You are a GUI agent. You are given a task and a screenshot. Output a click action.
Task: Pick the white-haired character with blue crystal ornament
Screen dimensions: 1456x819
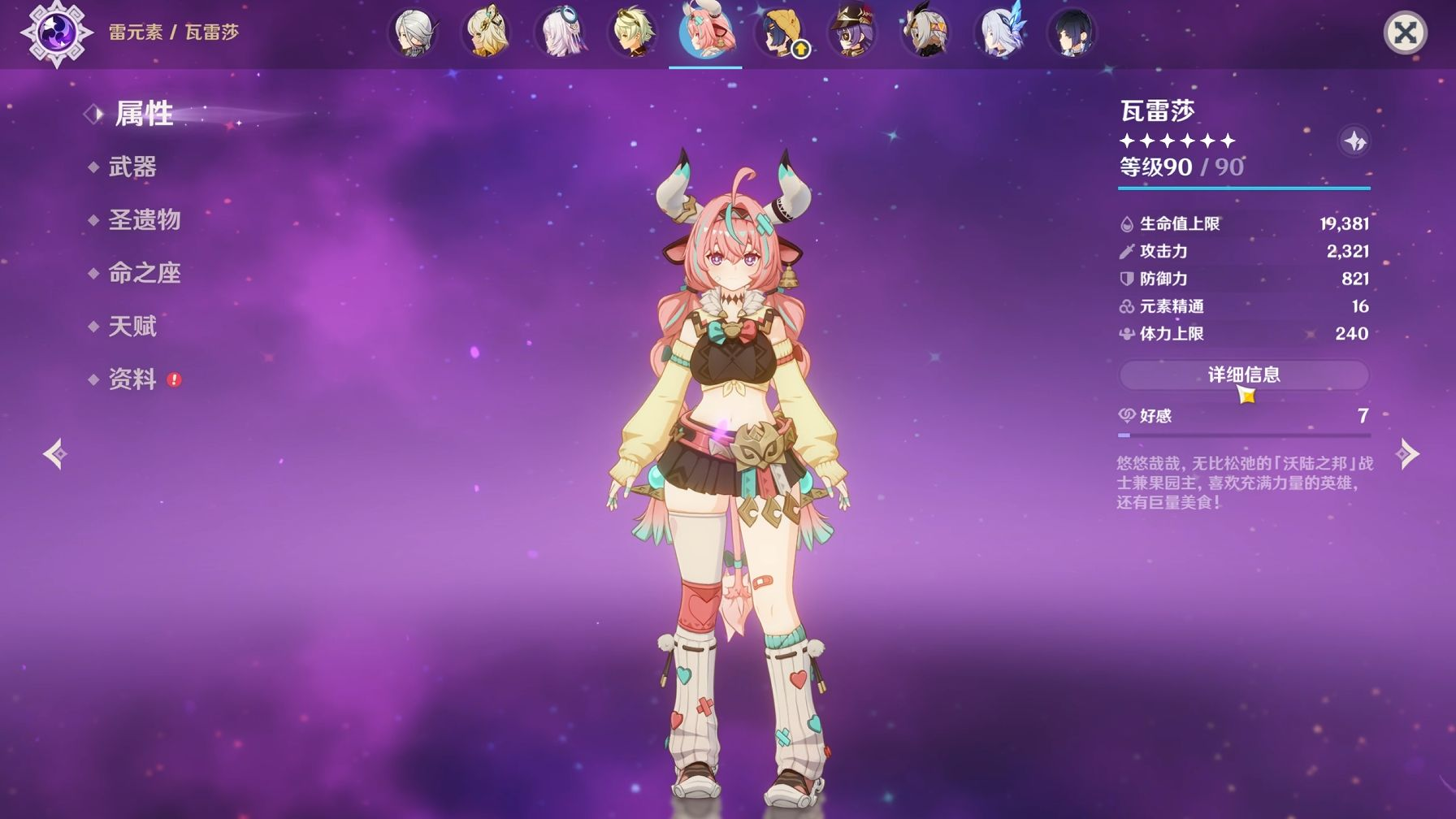point(999,33)
